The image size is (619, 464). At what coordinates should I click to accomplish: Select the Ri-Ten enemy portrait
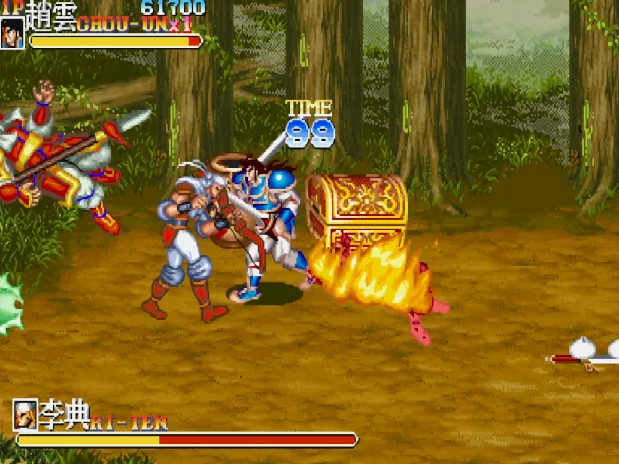pos(25,413)
